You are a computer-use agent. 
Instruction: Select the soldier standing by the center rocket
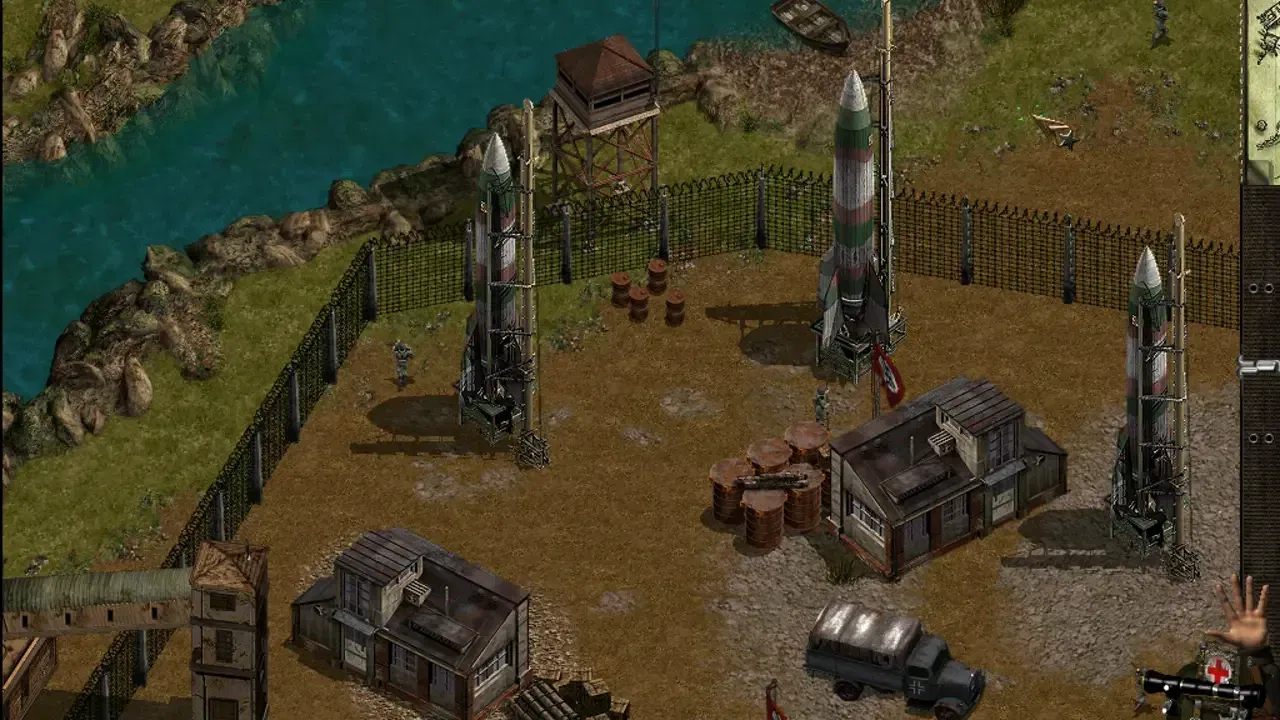coord(822,404)
